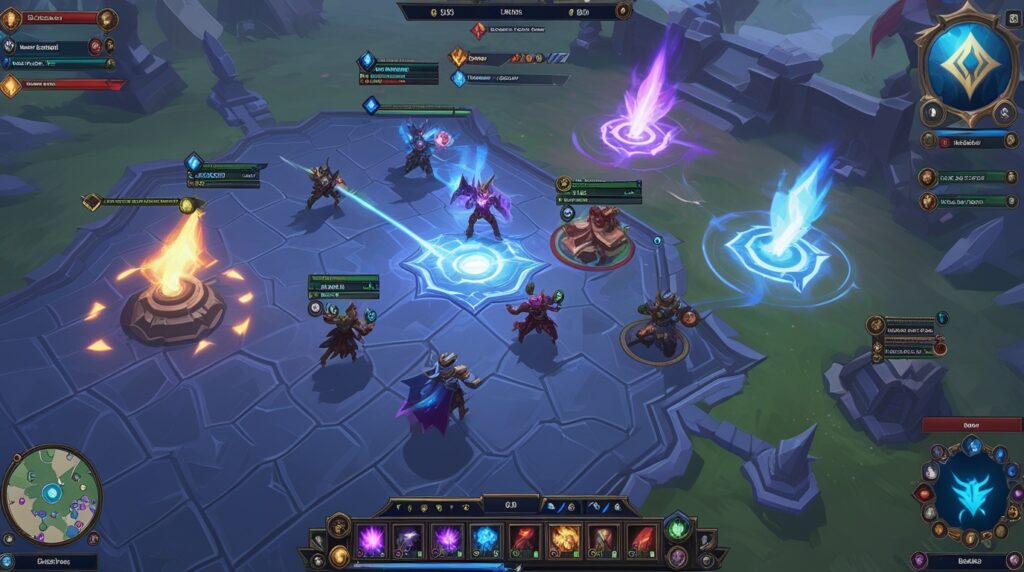Choose the red gem on the ability wheel

[x=924, y=492]
